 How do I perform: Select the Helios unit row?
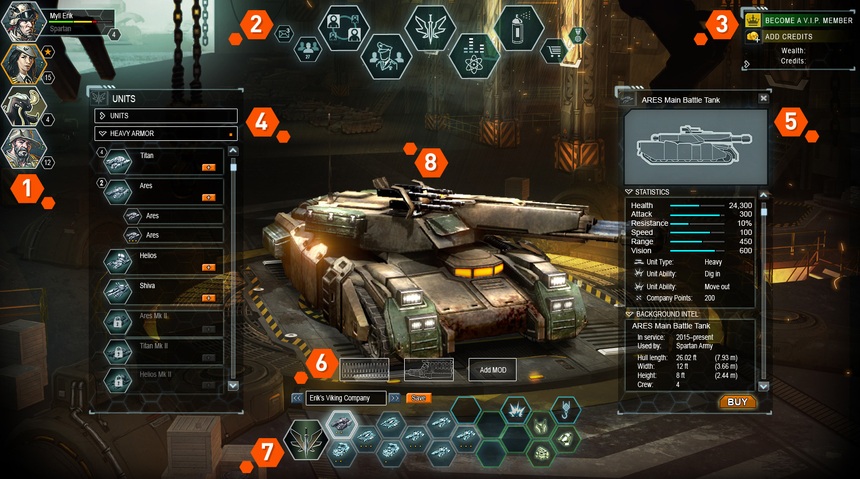(x=165, y=261)
